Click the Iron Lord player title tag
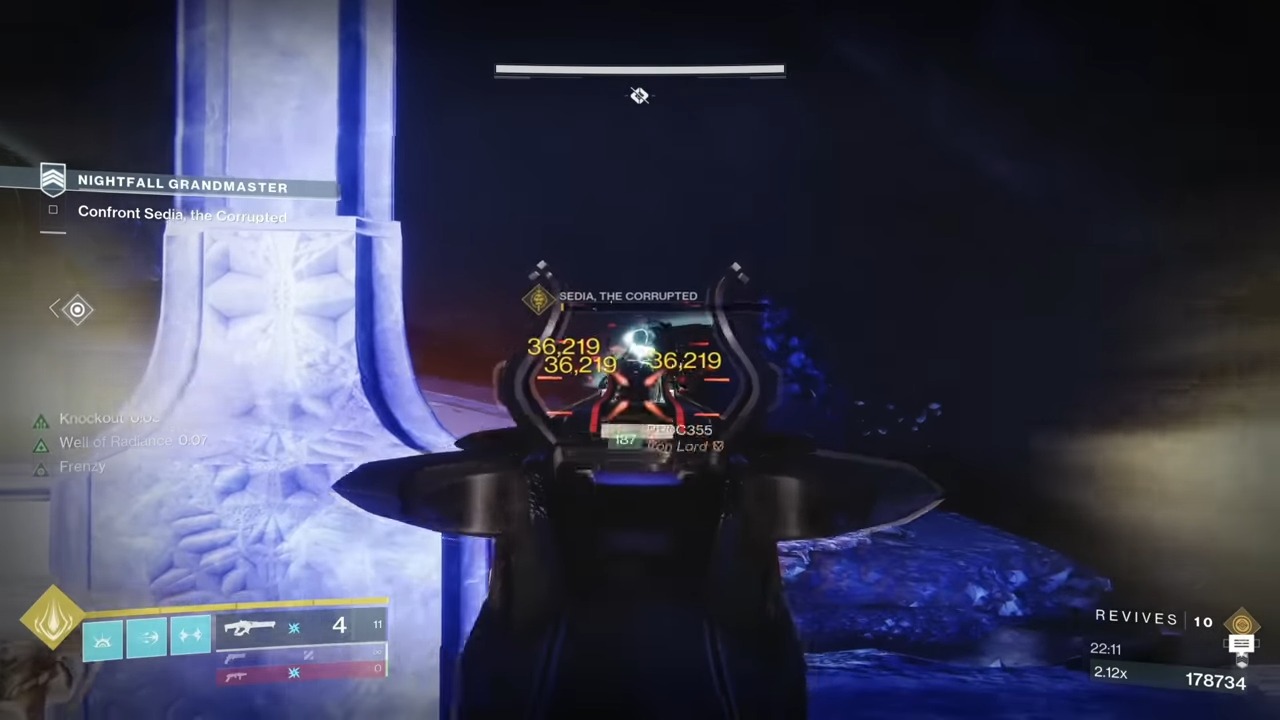This screenshot has height=720, width=1280. [x=684, y=446]
